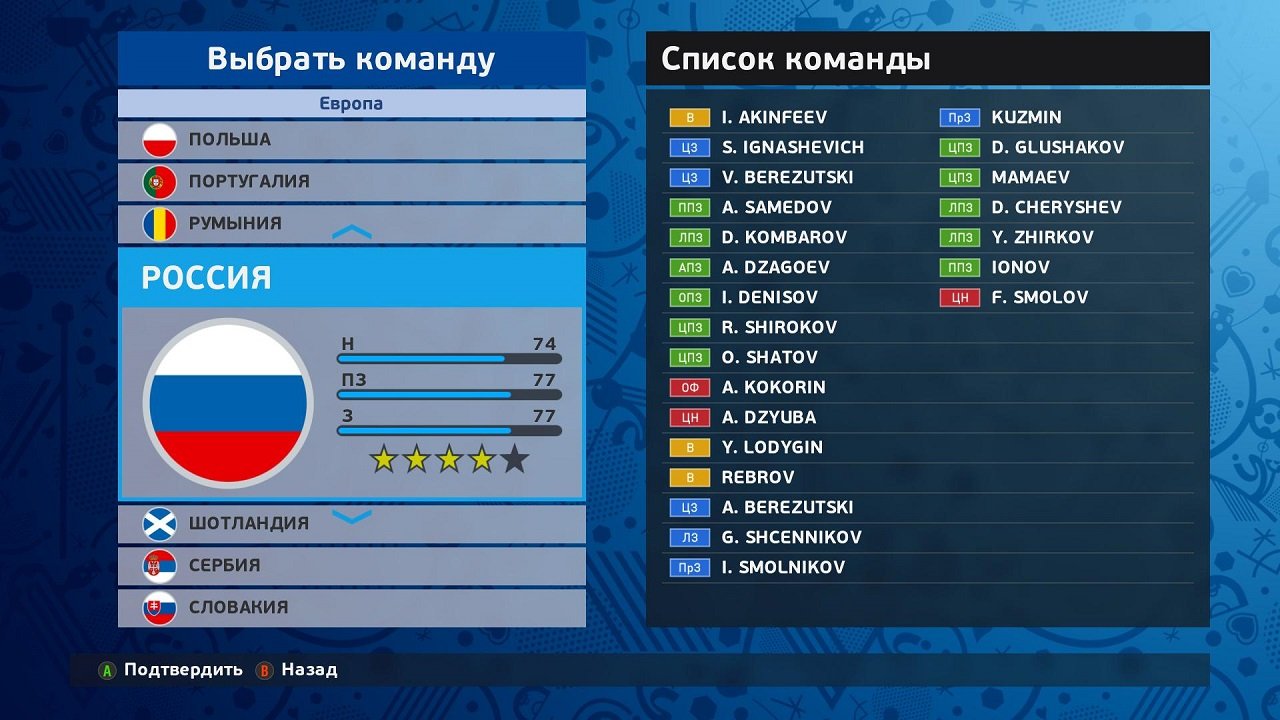Open the Европа region selector
The width and height of the screenshot is (1280, 720).
point(351,103)
